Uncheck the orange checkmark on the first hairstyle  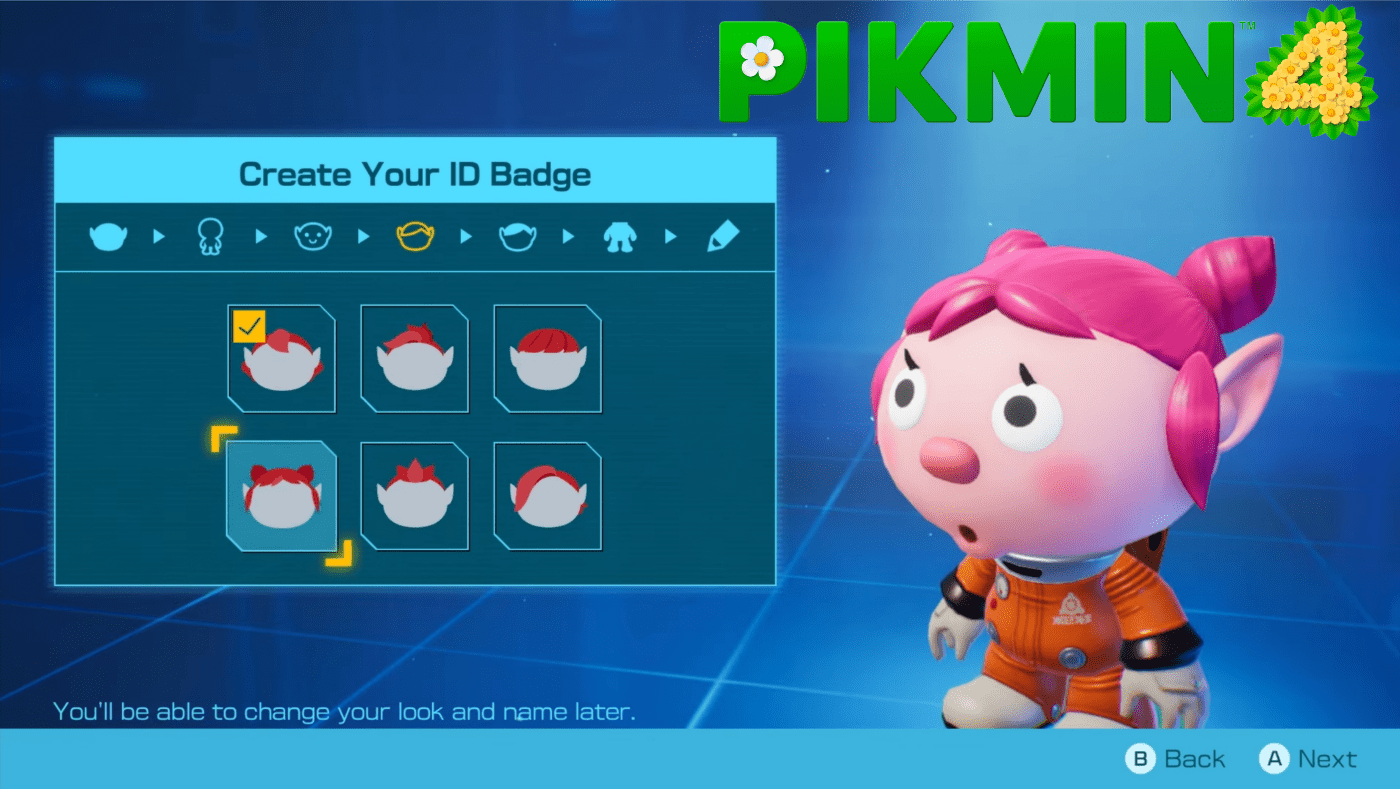[247, 325]
